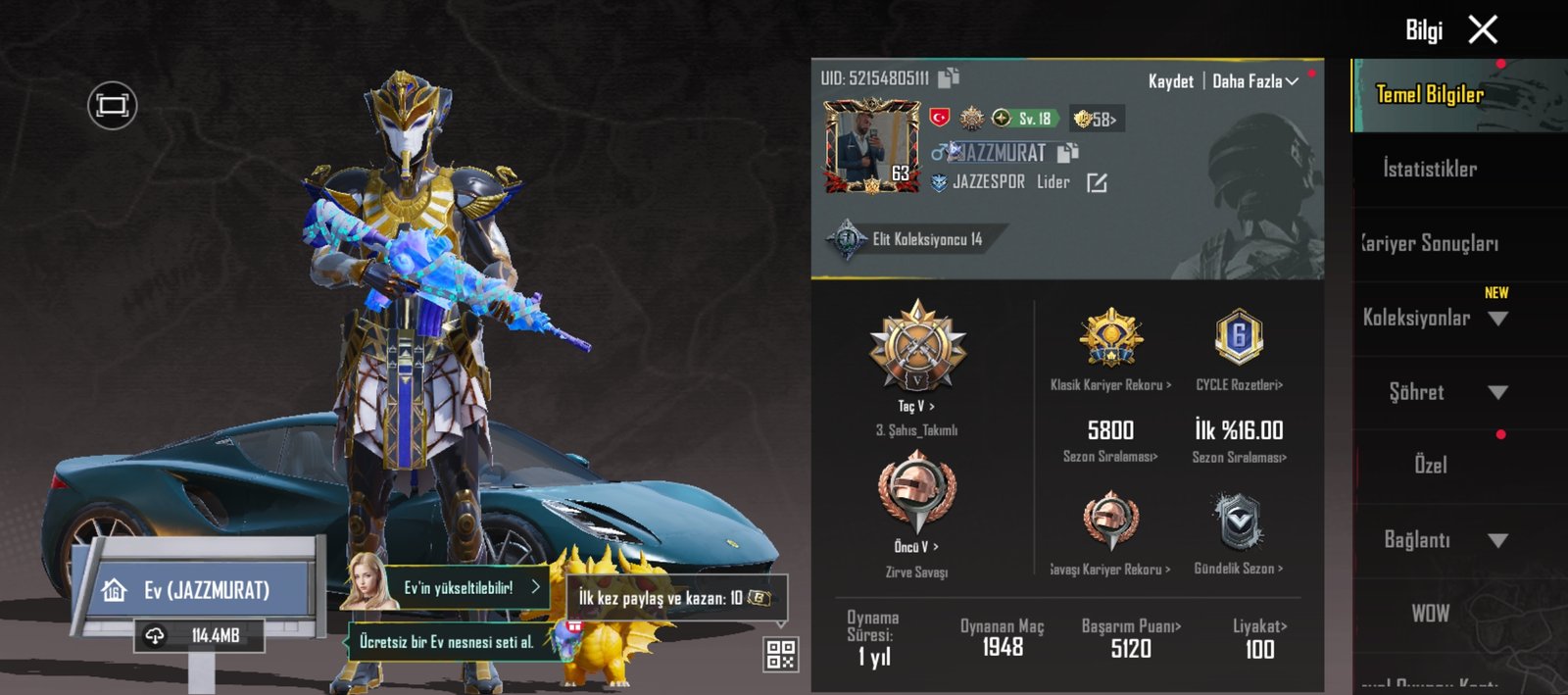Open CYCLE Rozetleri badges

point(1239,384)
